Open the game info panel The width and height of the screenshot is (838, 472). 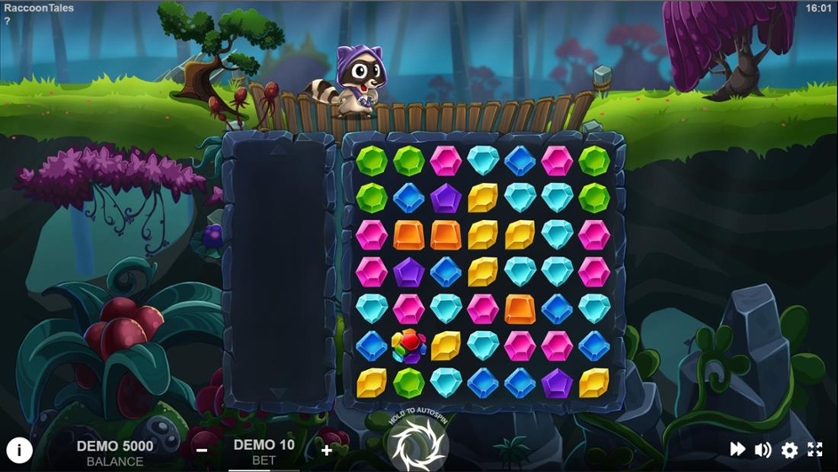20,450
